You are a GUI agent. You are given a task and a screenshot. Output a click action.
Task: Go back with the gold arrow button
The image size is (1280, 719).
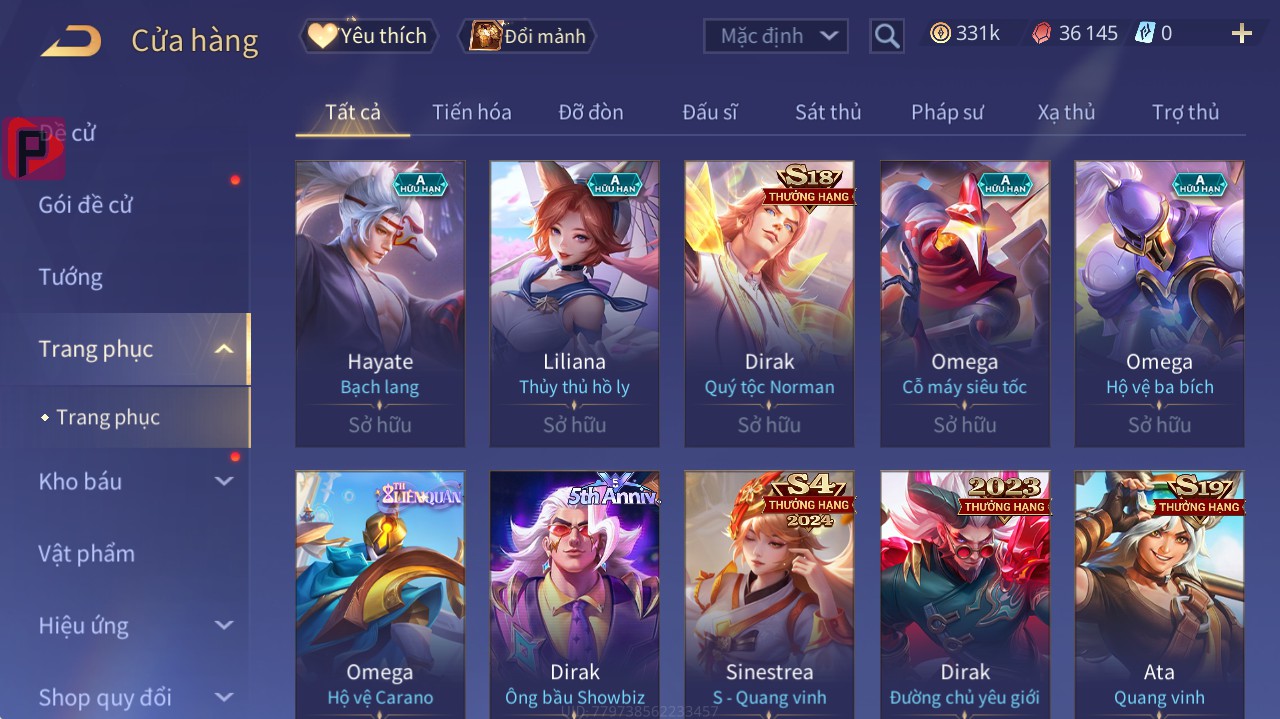(x=71, y=41)
